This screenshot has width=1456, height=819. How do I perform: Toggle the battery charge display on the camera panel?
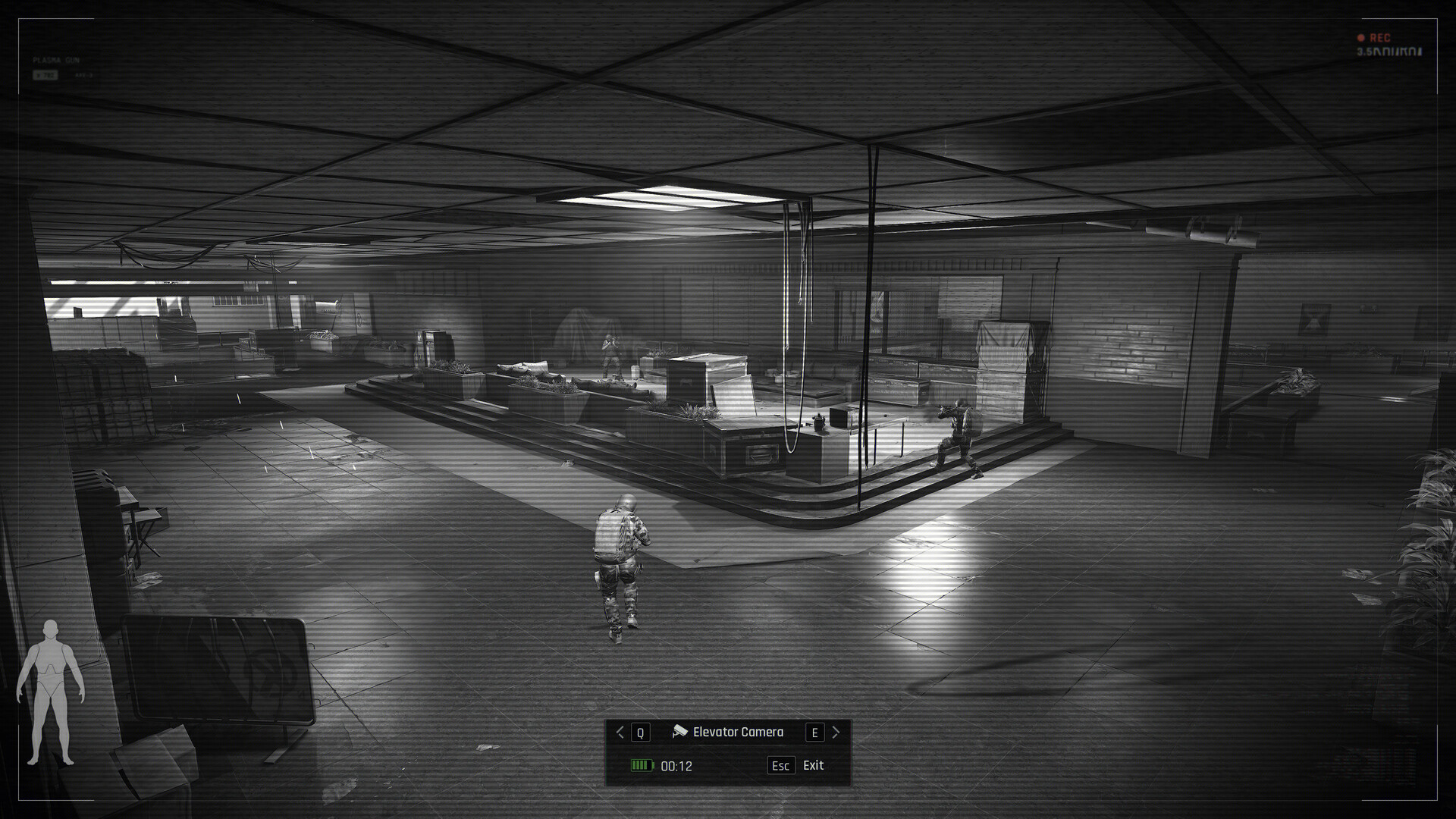642,767
